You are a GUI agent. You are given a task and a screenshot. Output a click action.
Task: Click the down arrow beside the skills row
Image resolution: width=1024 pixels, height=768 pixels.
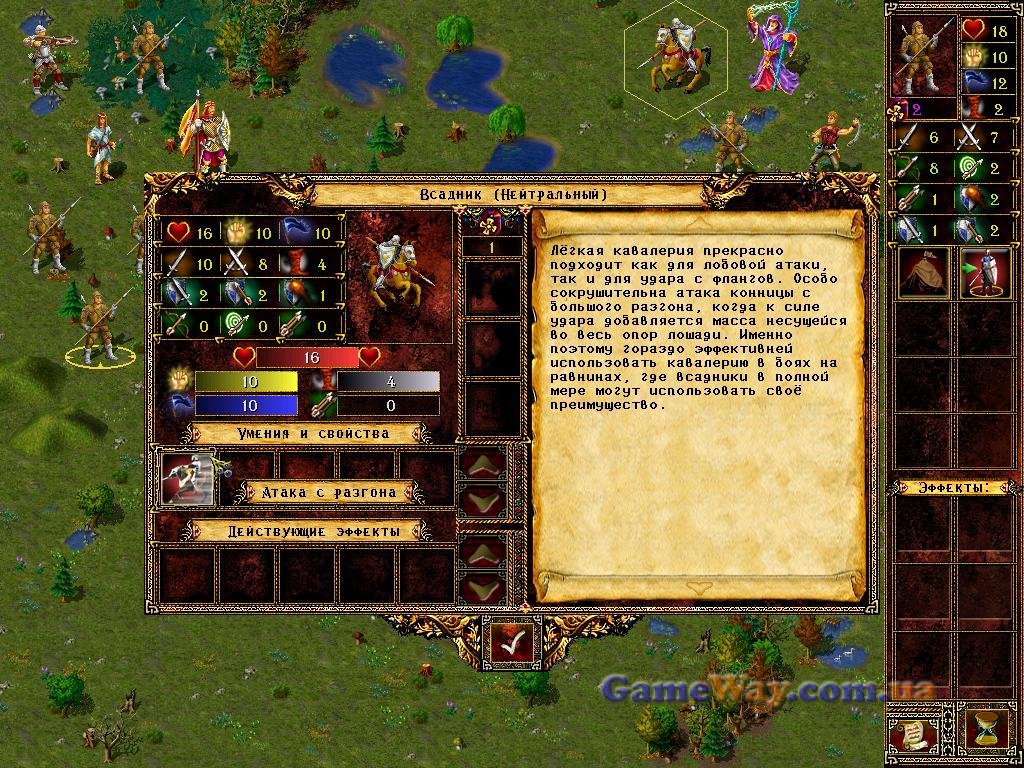483,499
